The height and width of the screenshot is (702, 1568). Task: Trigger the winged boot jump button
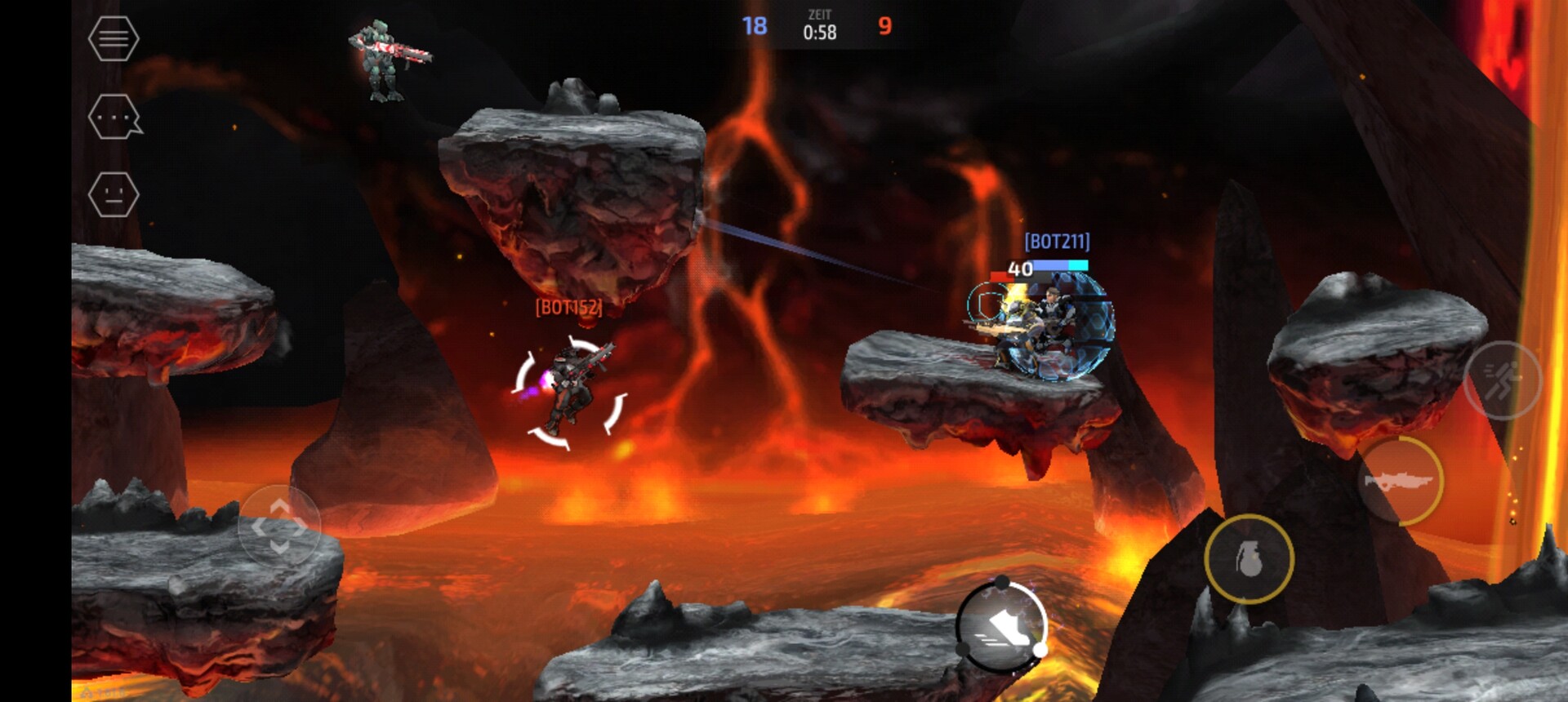click(x=1001, y=627)
